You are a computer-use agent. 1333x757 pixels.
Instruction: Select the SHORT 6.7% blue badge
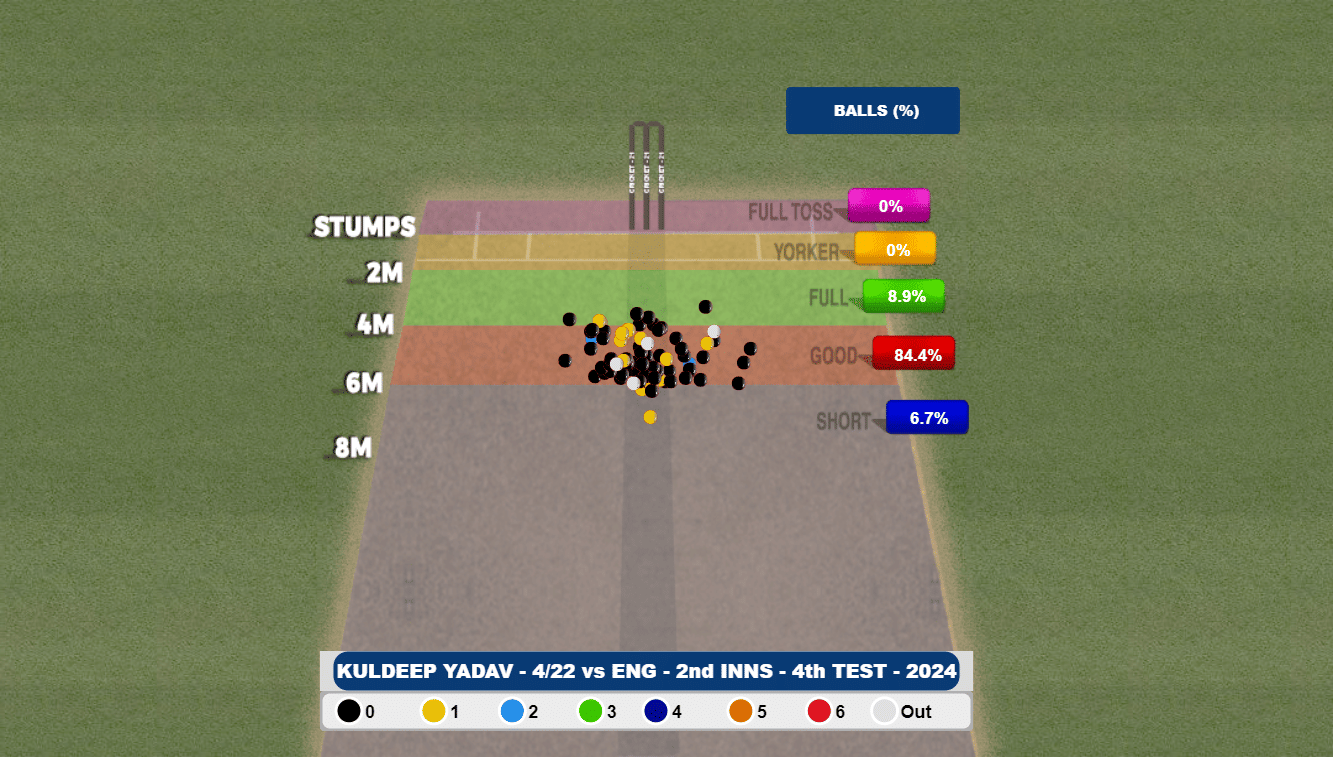(x=927, y=418)
